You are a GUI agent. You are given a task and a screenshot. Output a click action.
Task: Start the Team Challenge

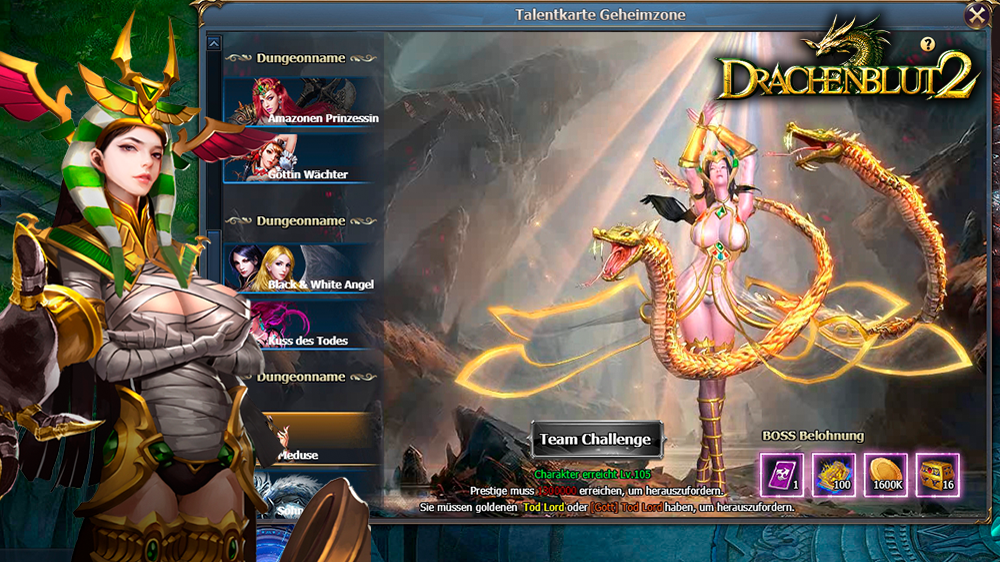[596, 439]
